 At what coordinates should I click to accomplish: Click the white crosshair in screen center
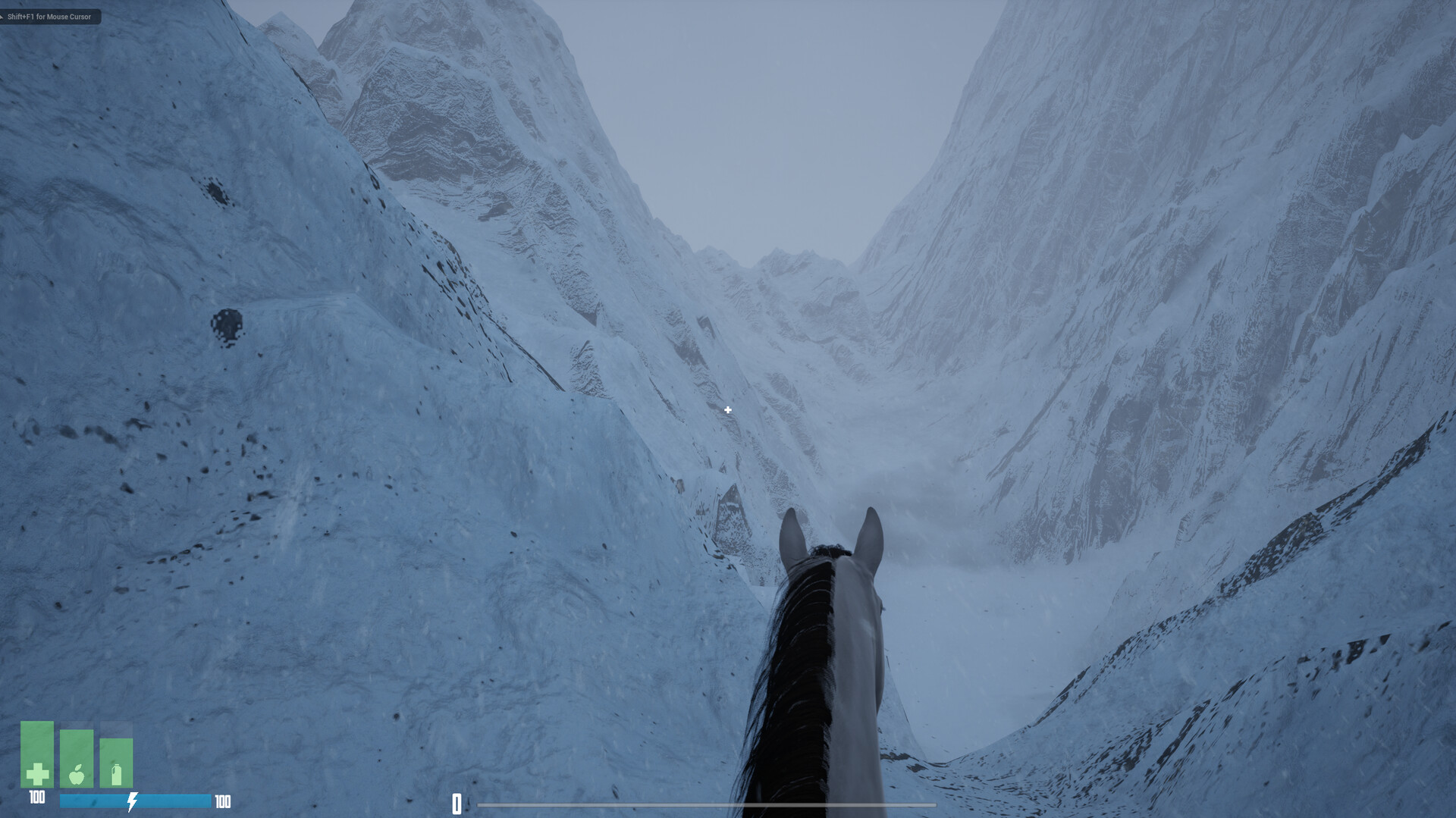[x=727, y=409]
